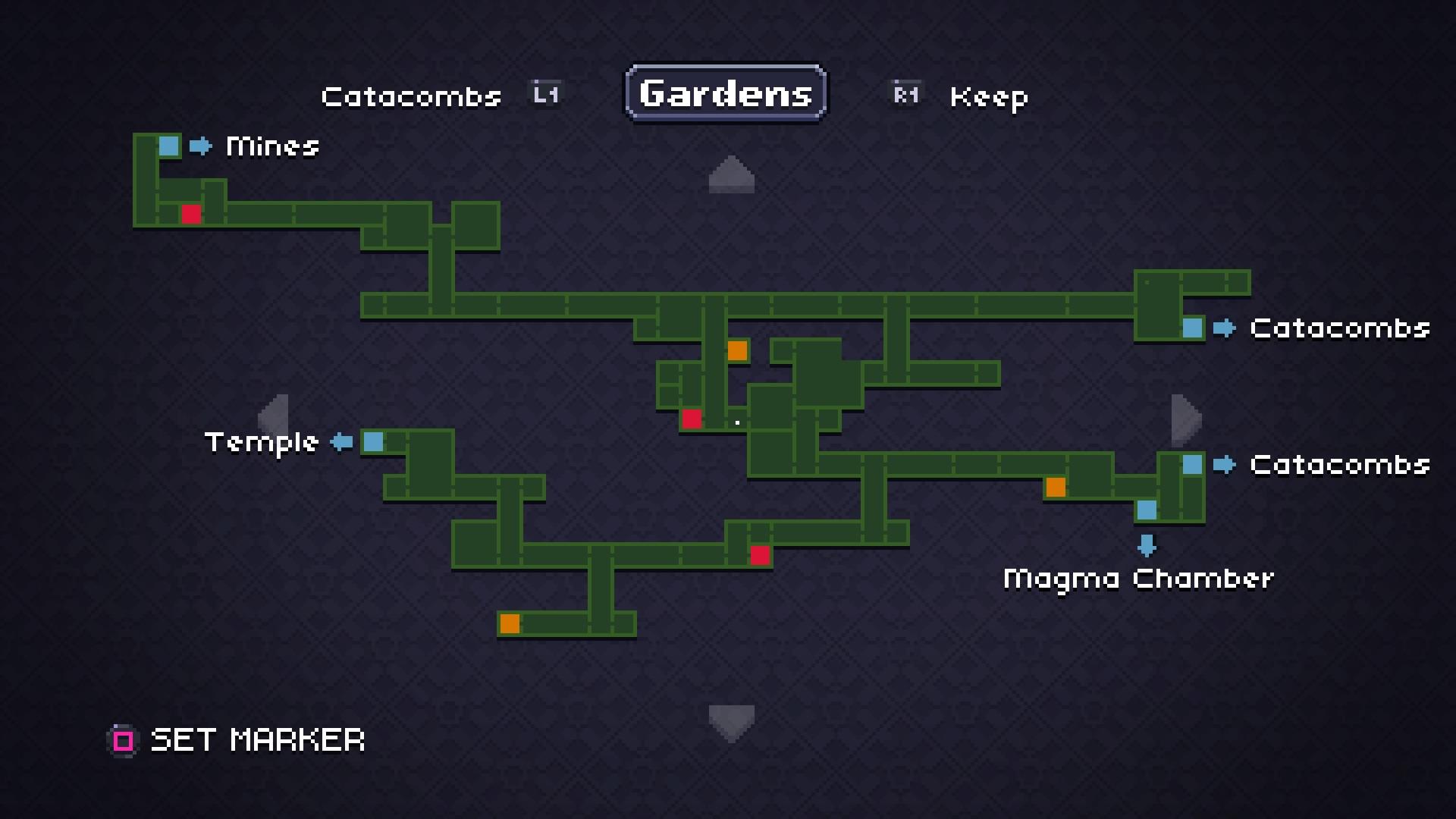Image resolution: width=1456 pixels, height=819 pixels.
Task: Switch to the Catacombs map tab
Action: point(411,96)
